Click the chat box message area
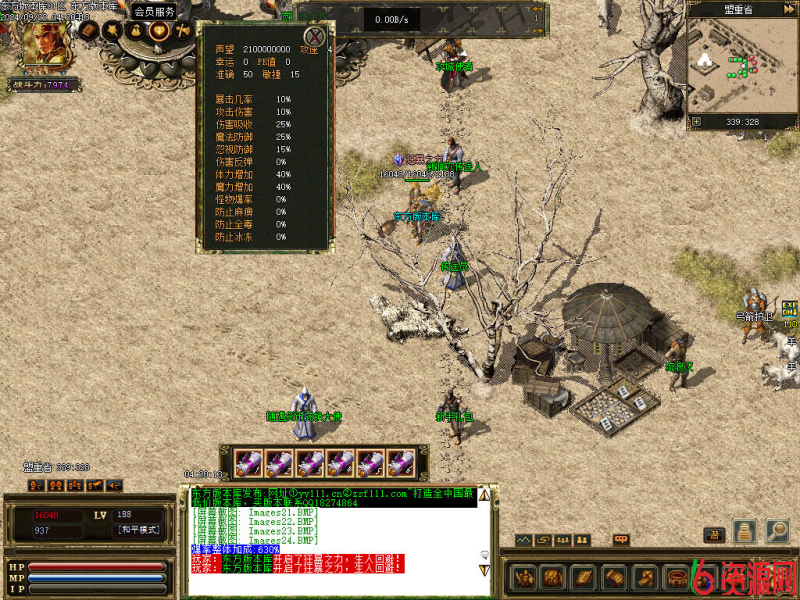 click(334, 530)
